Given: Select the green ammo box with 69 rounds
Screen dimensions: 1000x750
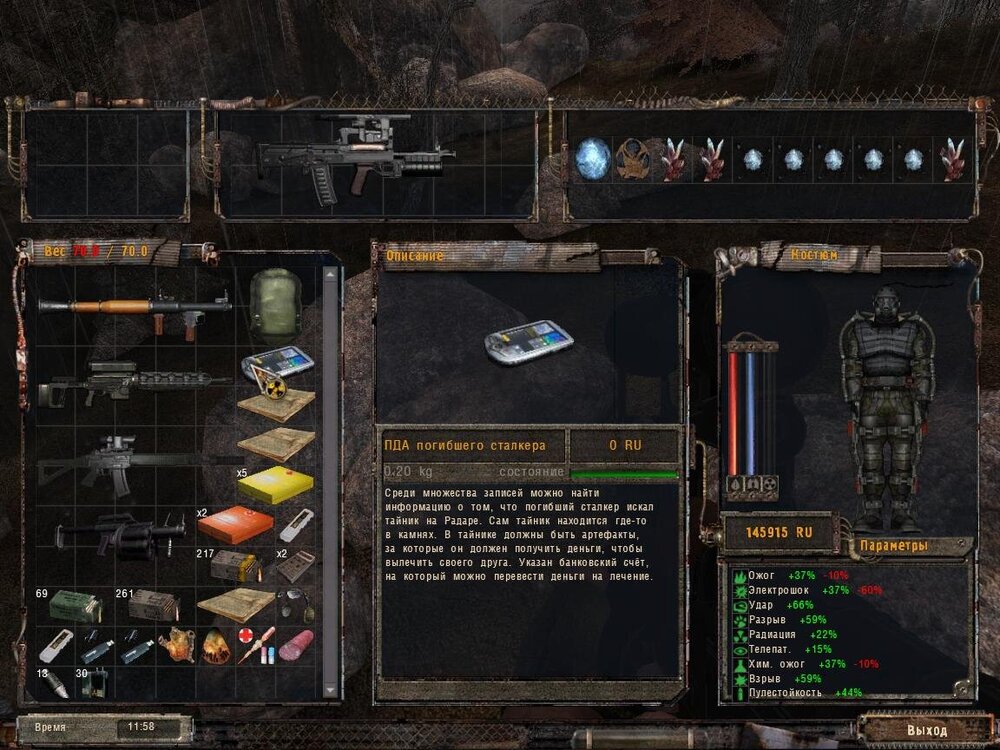Looking at the screenshot, I should point(75,607).
